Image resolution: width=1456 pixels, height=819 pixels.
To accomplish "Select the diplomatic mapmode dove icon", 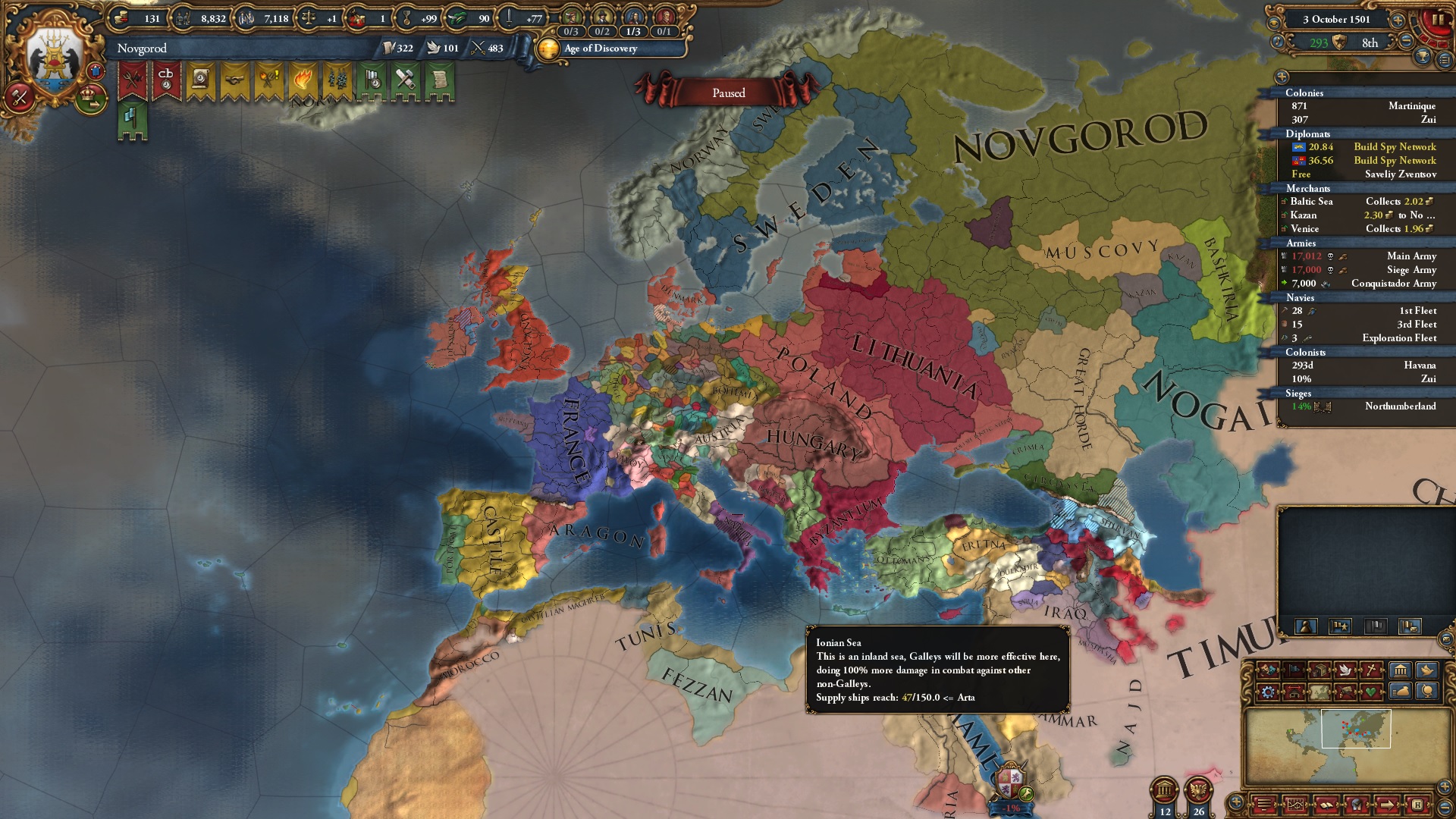I will tap(1346, 670).
